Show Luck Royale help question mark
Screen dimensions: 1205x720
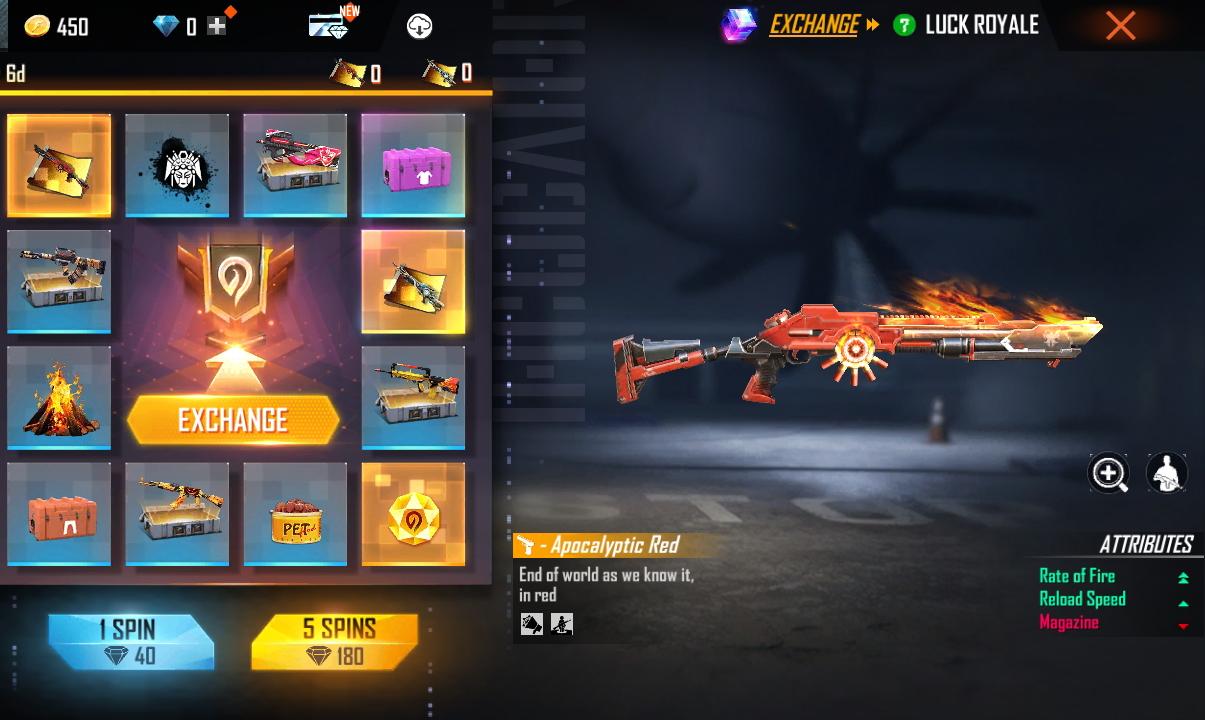904,26
